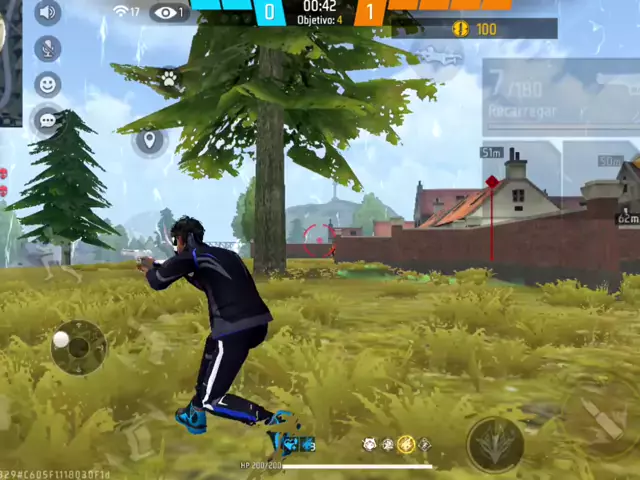This screenshot has width=640, height=480.
Task: Tap the map pin marker button
Action: coord(149,140)
